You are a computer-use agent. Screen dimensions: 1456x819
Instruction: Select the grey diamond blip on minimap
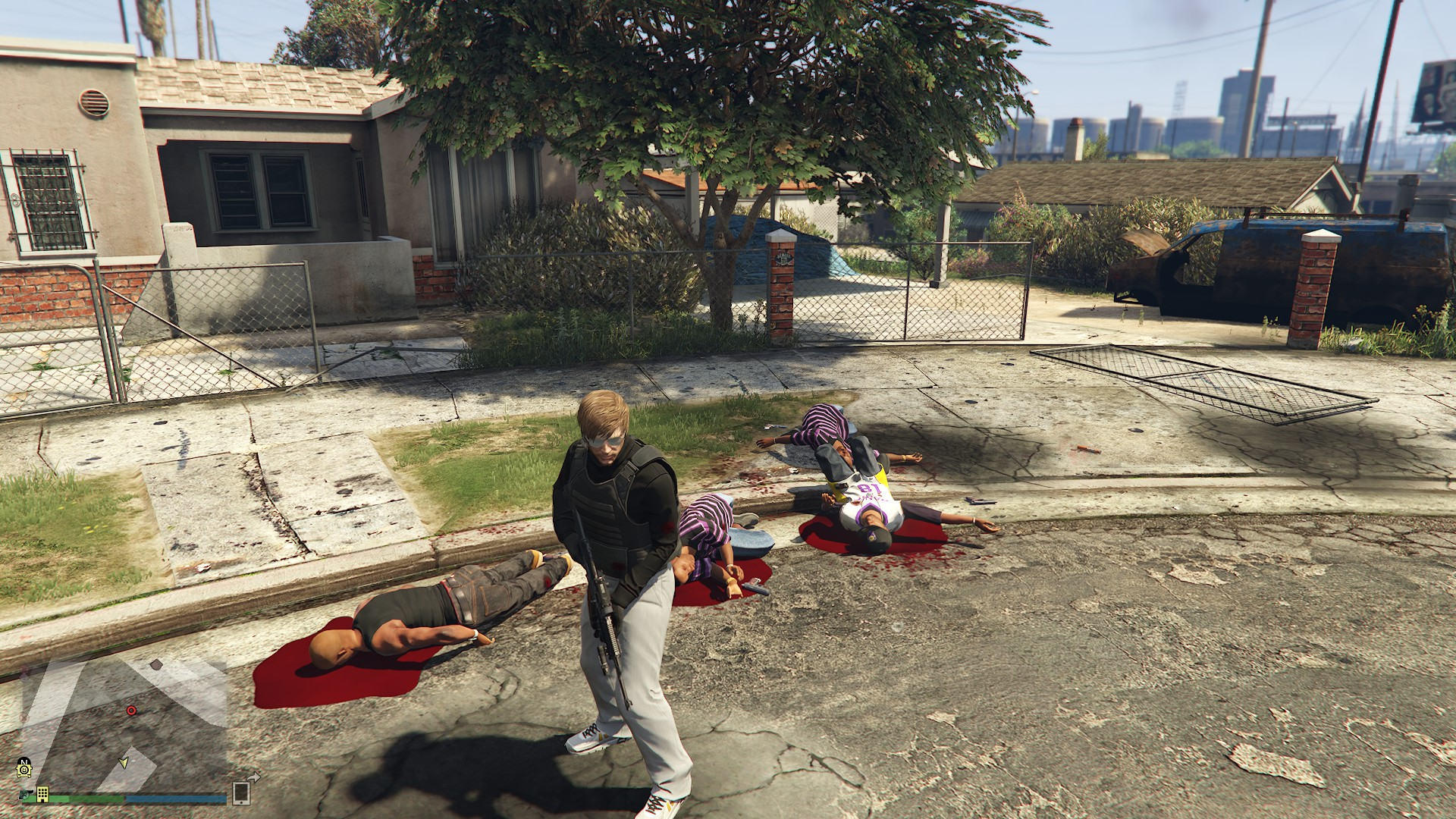(x=156, y=664)
